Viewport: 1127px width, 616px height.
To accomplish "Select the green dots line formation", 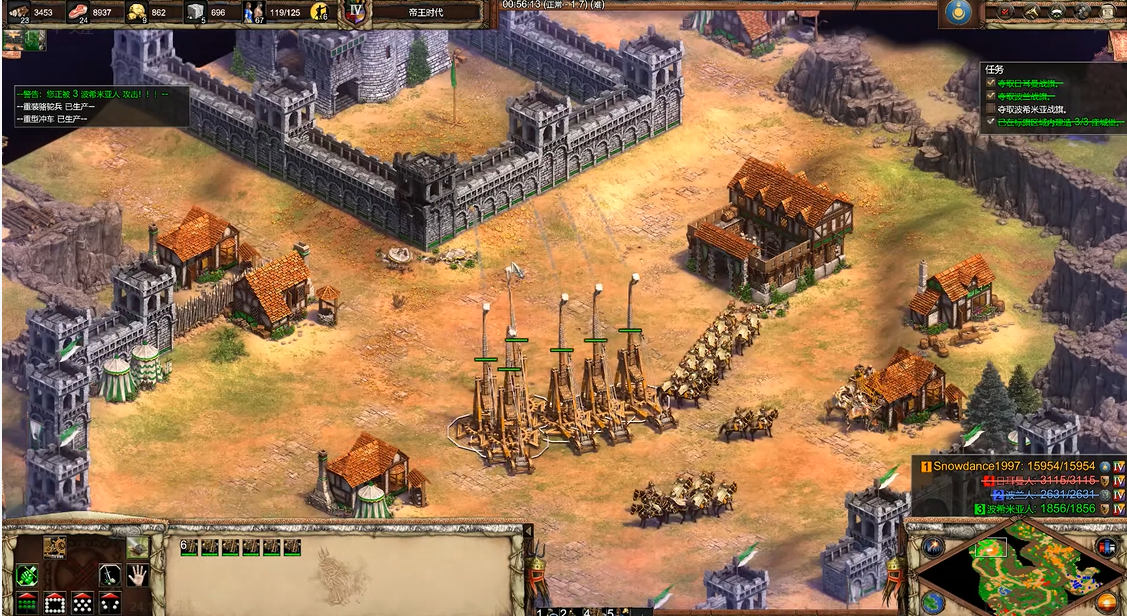I will click(x=26, y=603).
